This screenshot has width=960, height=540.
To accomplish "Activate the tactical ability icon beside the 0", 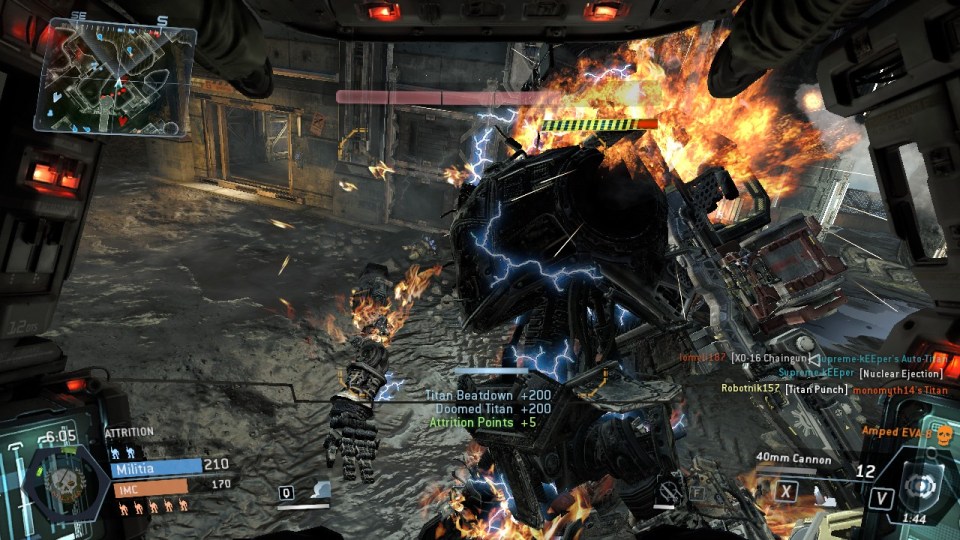I will point(318,490).
